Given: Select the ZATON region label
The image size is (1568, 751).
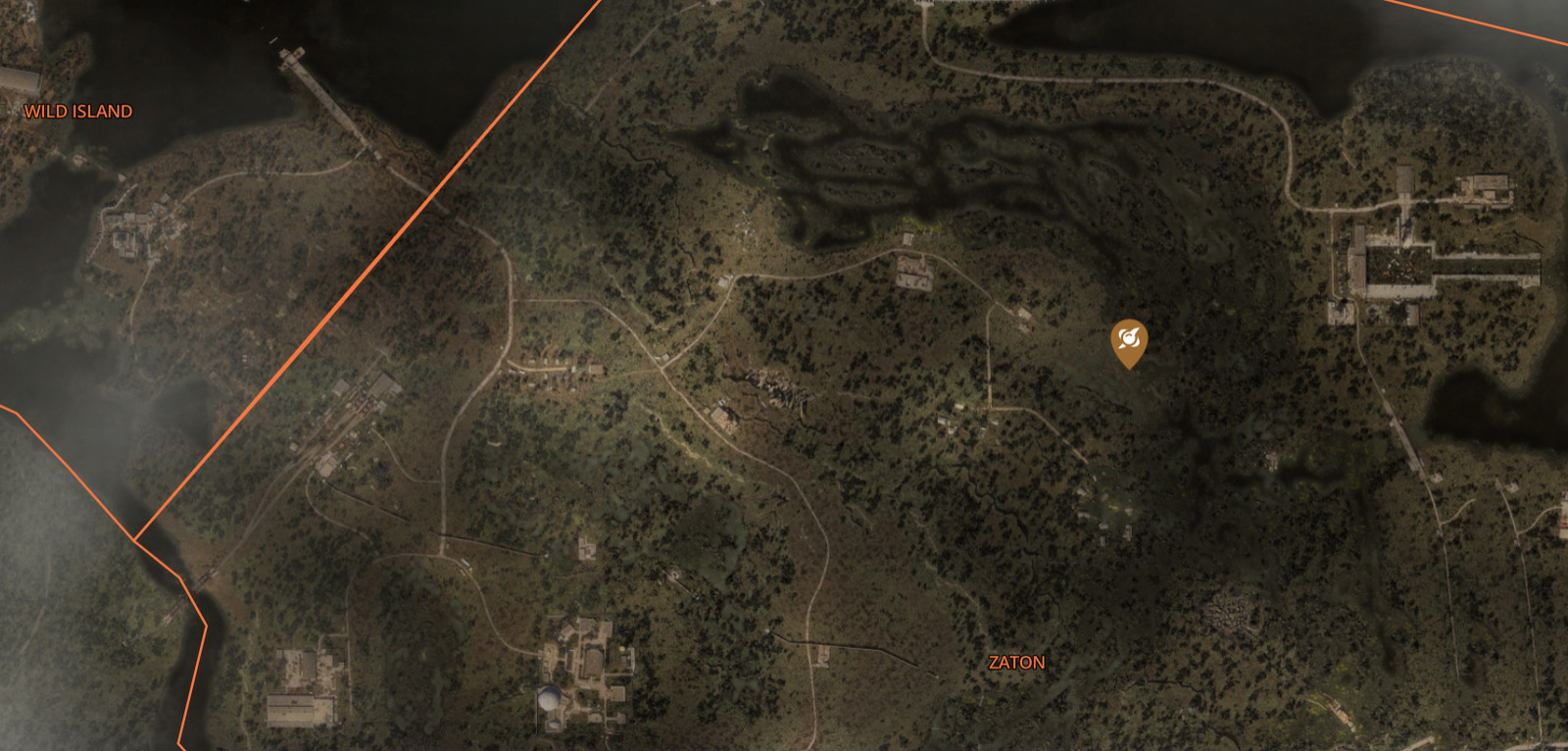Looking at the screenshot, I should [x=1015, y=664].
